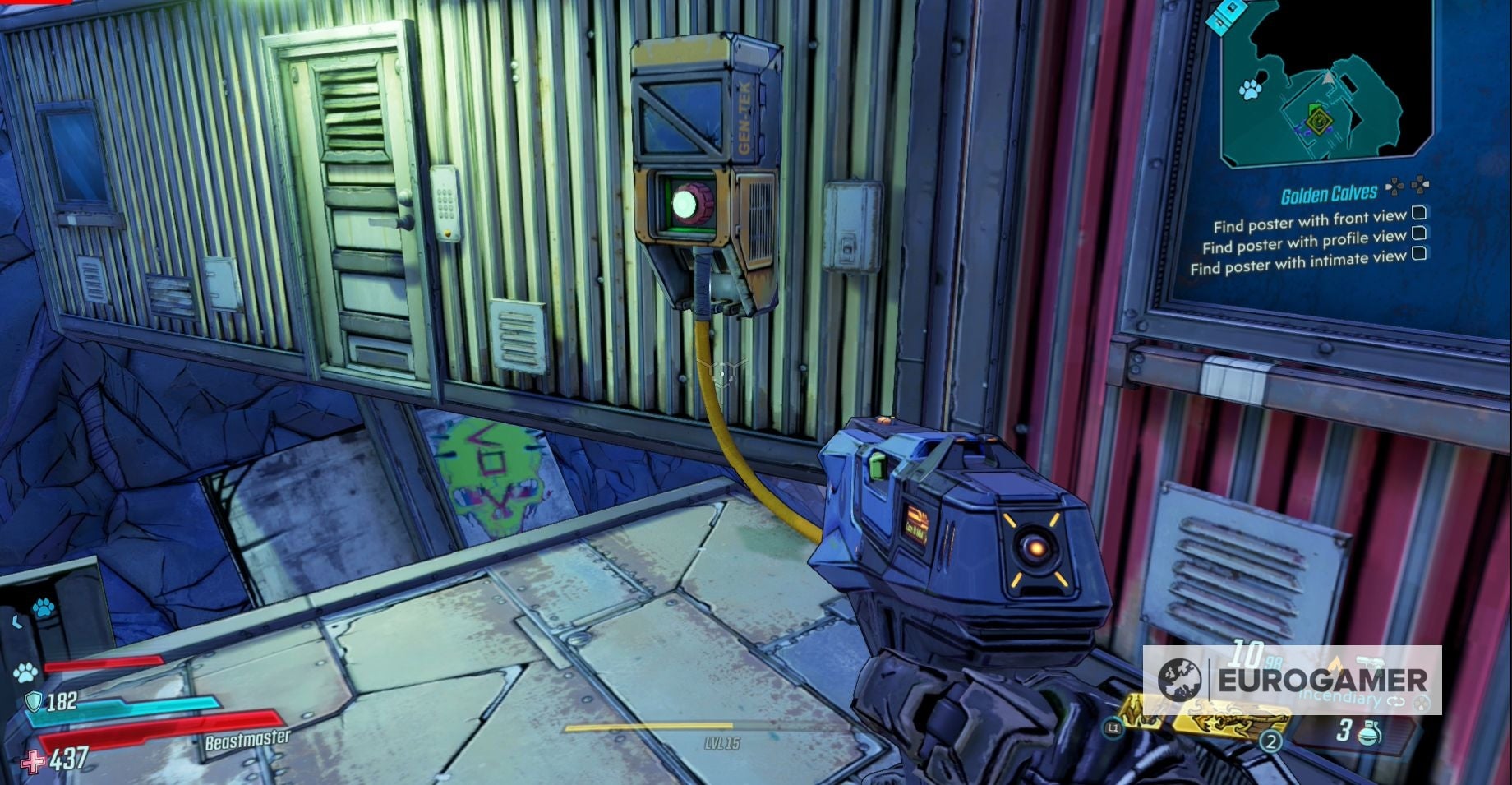Check the Find poster with profile view objective
The image size is (1512, 785).
coord(1420,234)
